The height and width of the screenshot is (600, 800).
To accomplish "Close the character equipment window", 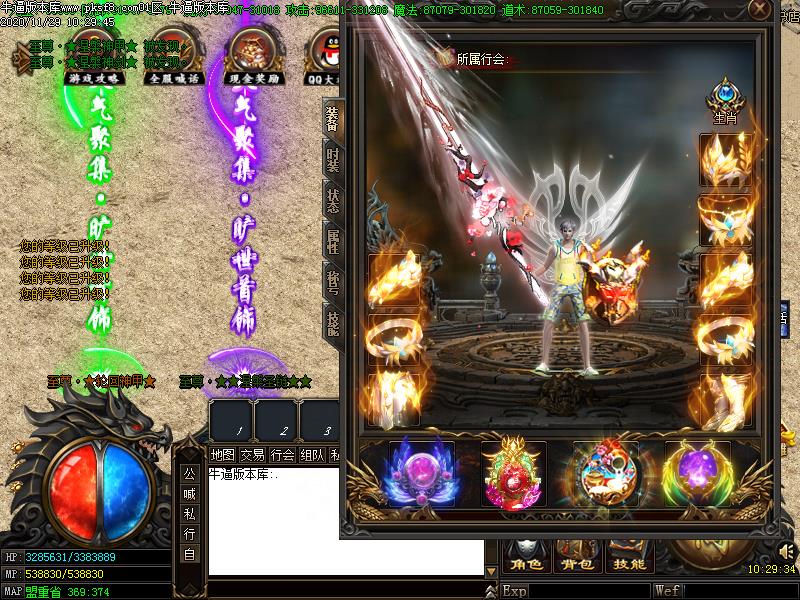I will [x=760, y=12].
